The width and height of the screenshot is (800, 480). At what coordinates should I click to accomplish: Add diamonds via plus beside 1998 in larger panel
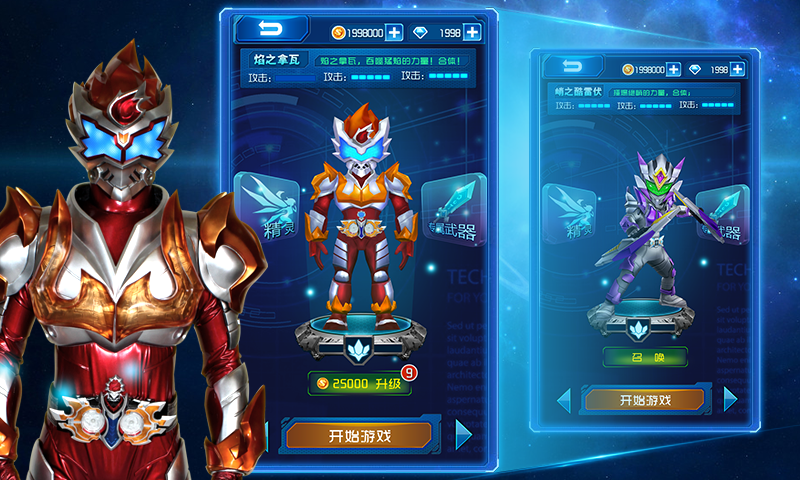472,32
